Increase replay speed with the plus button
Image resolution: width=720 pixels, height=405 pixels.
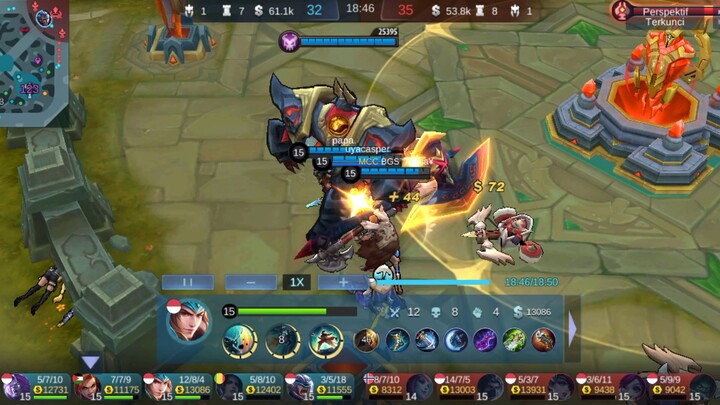[x=342, y=282]
